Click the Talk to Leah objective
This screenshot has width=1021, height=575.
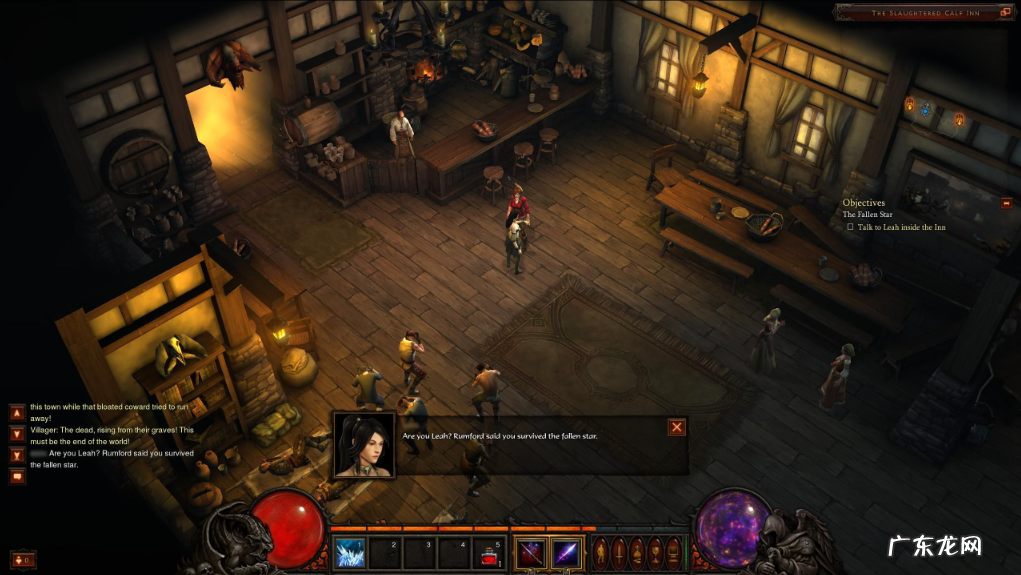click(x=900, y=227)
